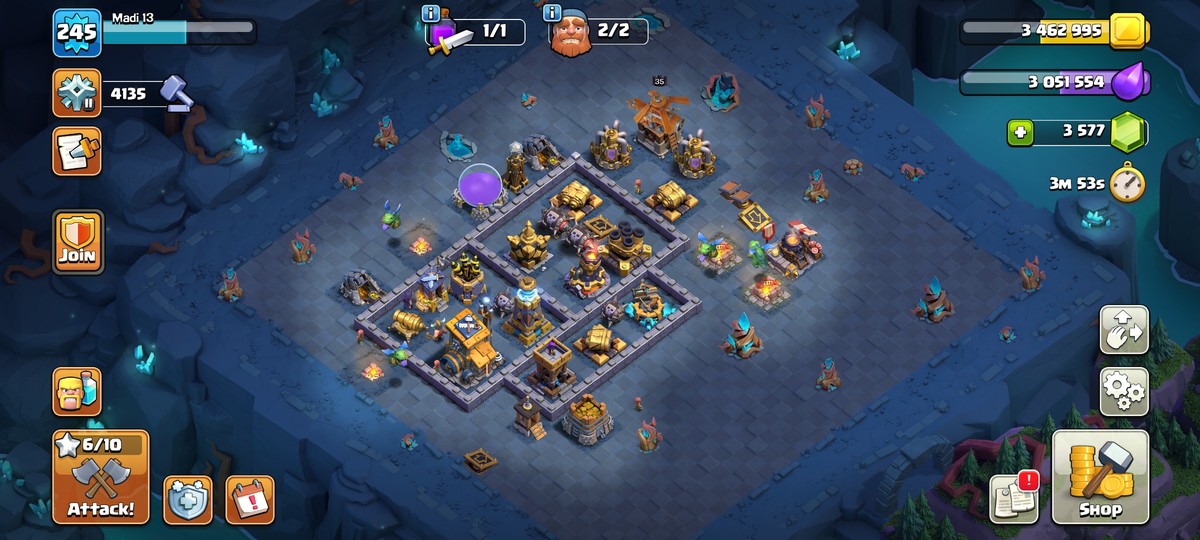Image resolution: width=1200 pixels, height=540 pixels.
Task: Open the events calendar icon
Action: (x=249, y=499)
